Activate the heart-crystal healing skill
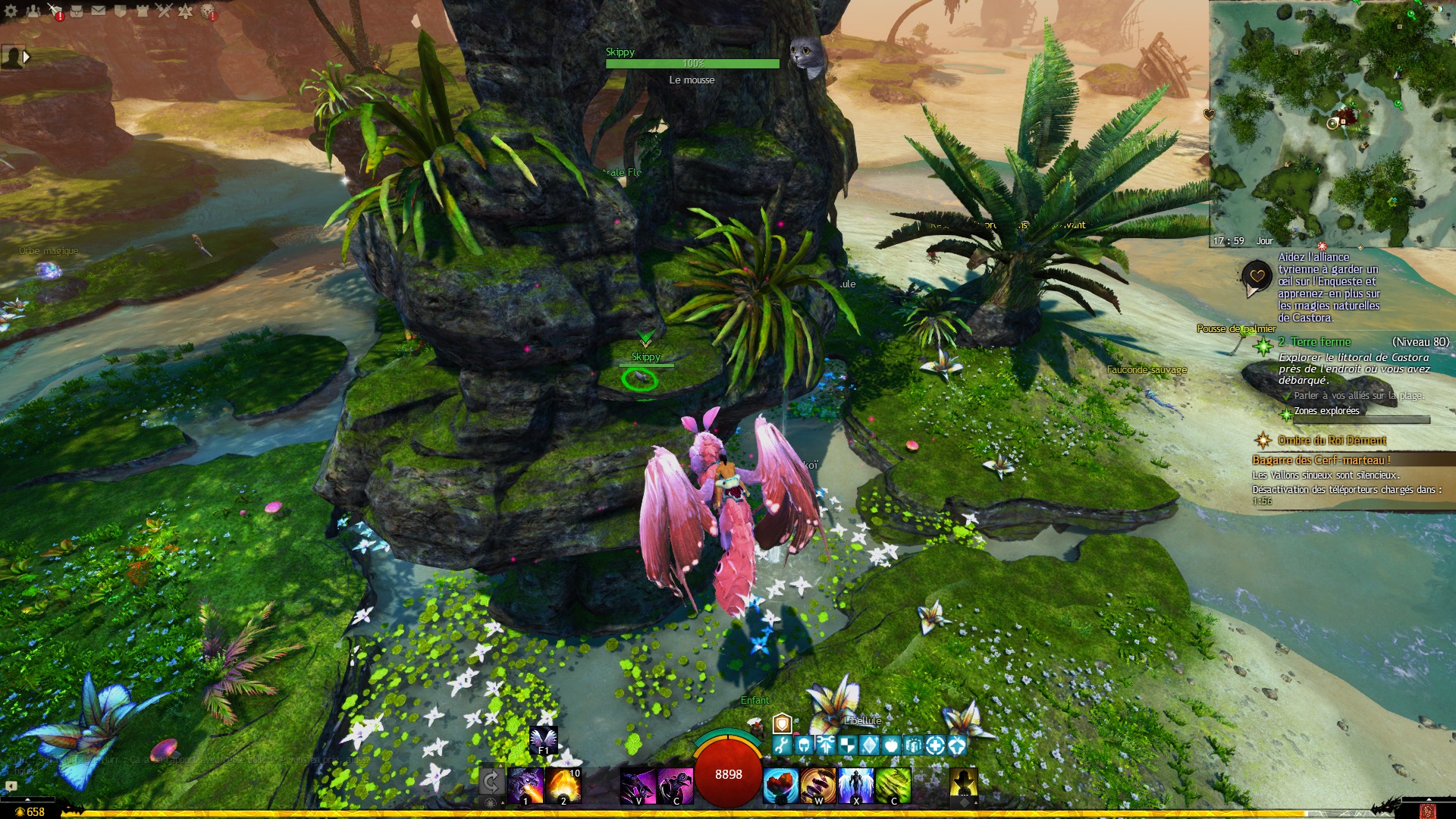This screenshot has height=819, width=1456. (x=780, y=785)
